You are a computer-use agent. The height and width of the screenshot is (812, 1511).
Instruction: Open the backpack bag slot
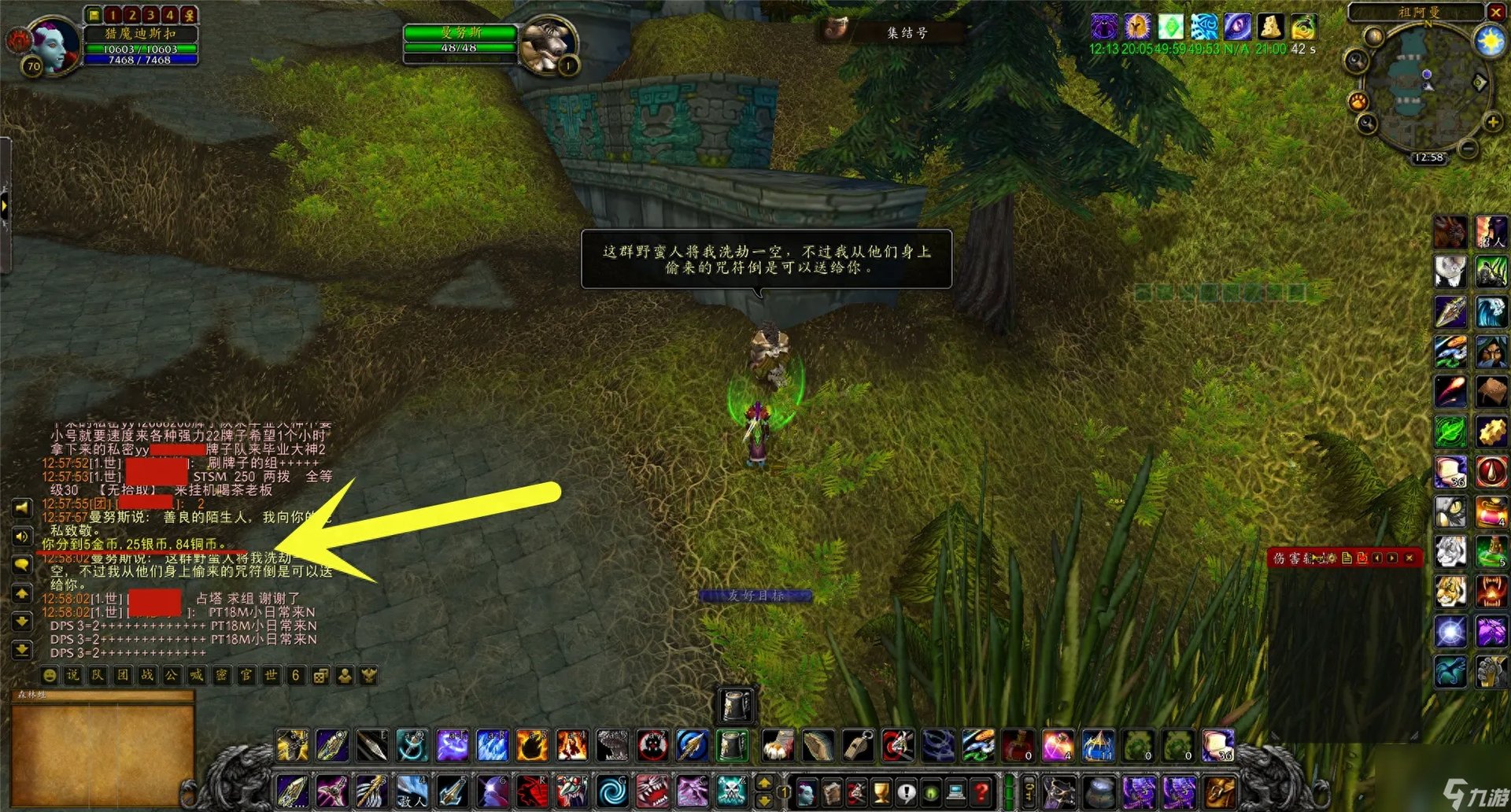tap(1218, 792)
